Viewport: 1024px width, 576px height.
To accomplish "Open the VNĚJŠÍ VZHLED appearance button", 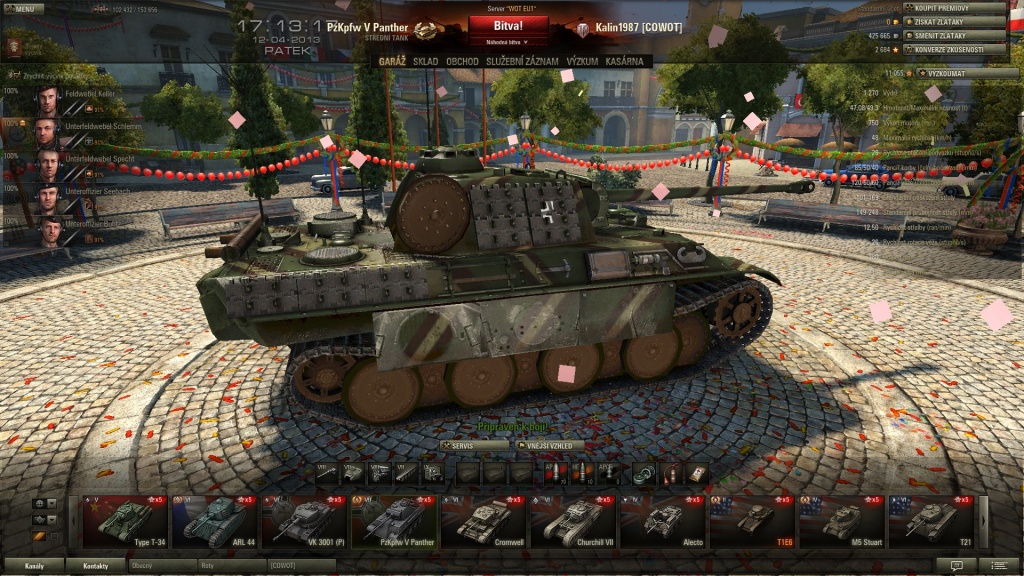I will point(550,445).
